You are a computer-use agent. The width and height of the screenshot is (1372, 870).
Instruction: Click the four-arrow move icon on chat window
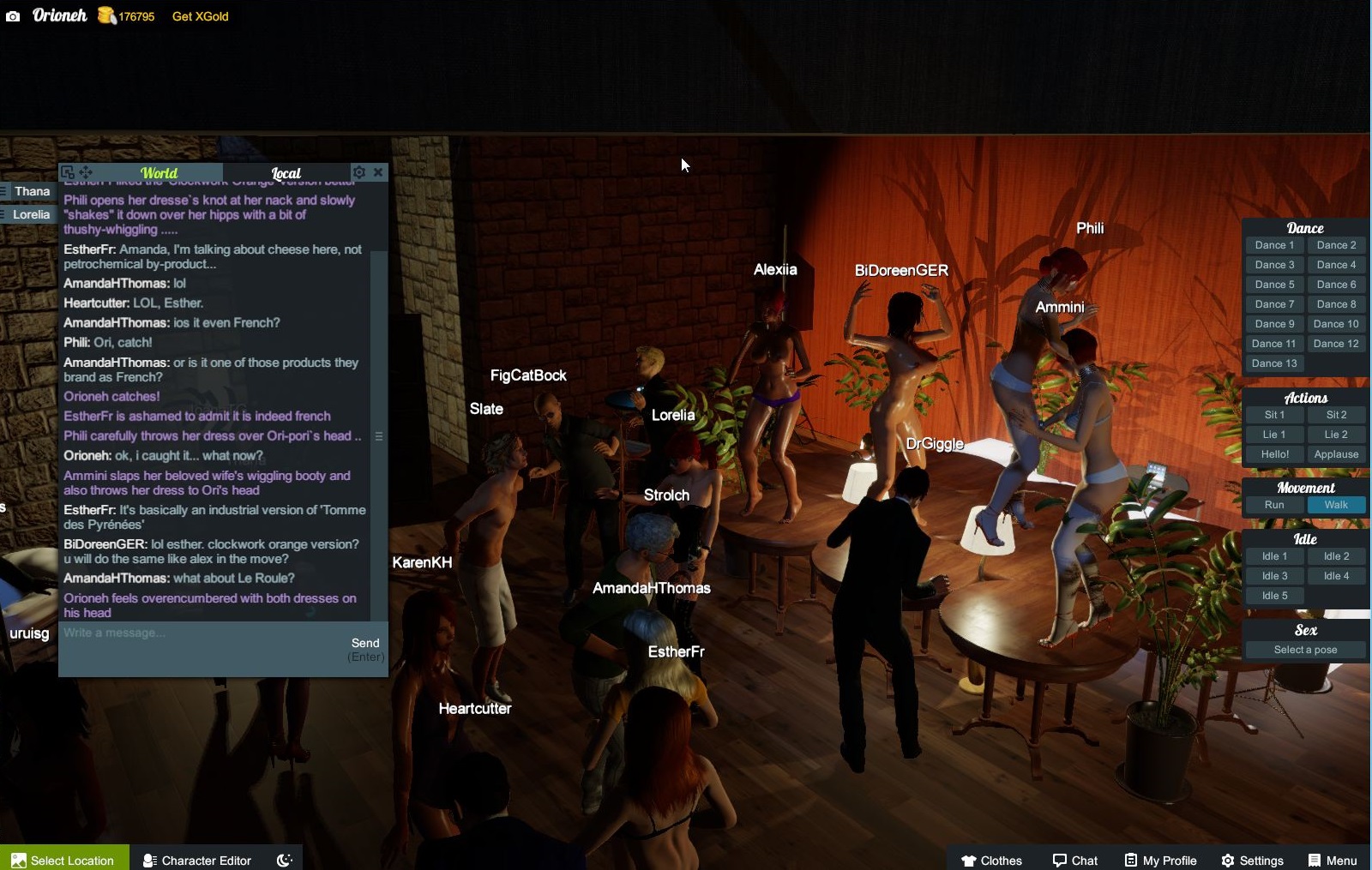87,171
